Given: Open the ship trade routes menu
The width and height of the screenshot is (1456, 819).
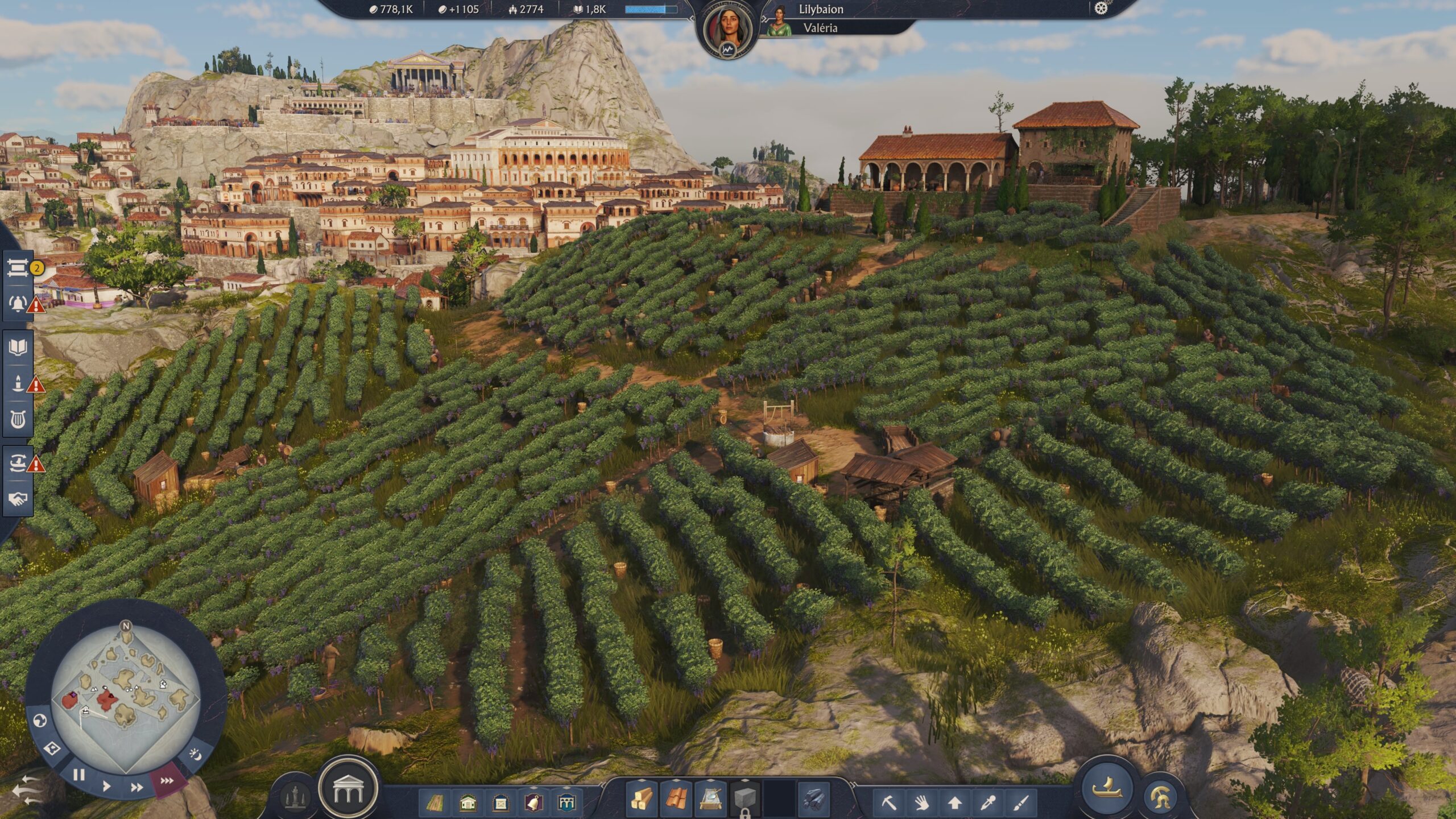Looking at the screenshot, I should coord(18,463).
